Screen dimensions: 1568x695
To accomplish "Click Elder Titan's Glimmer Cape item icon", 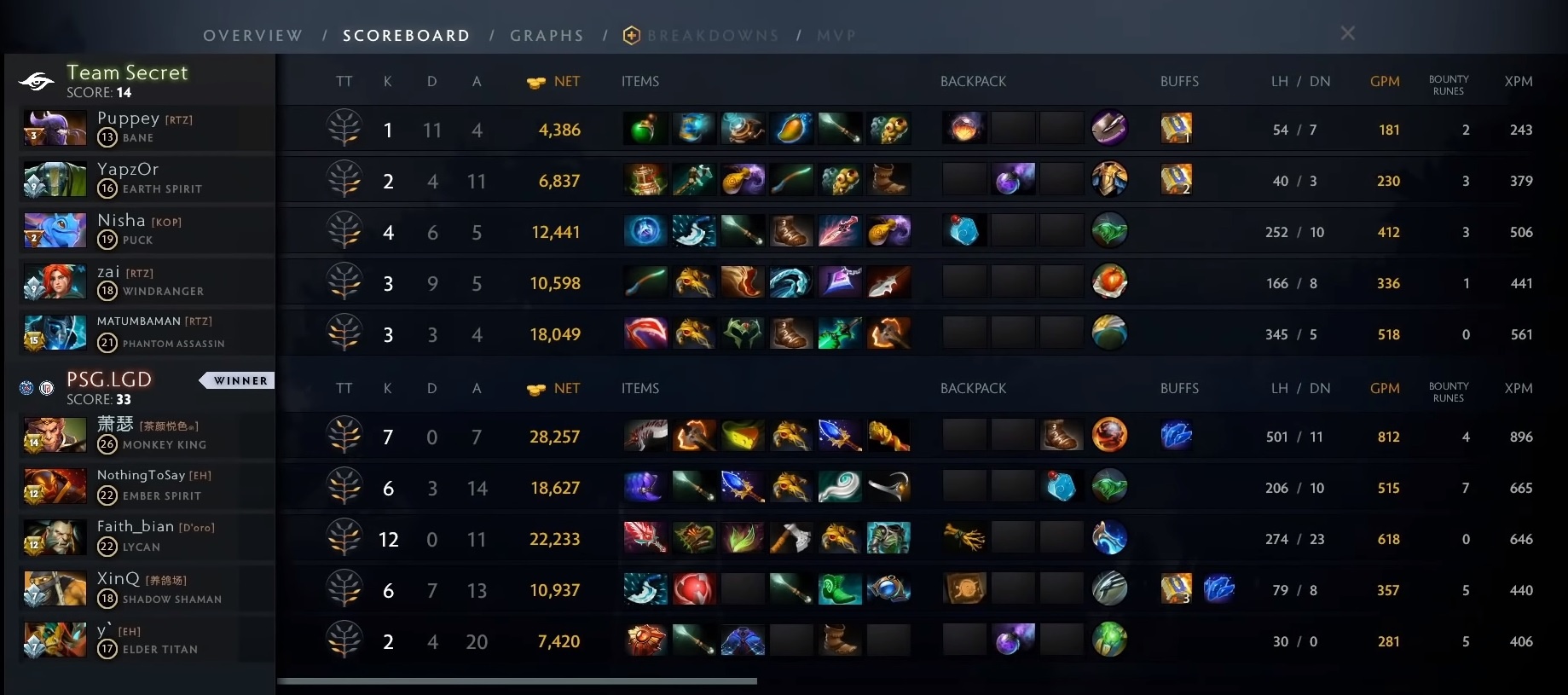I will (x=743, y=640).
